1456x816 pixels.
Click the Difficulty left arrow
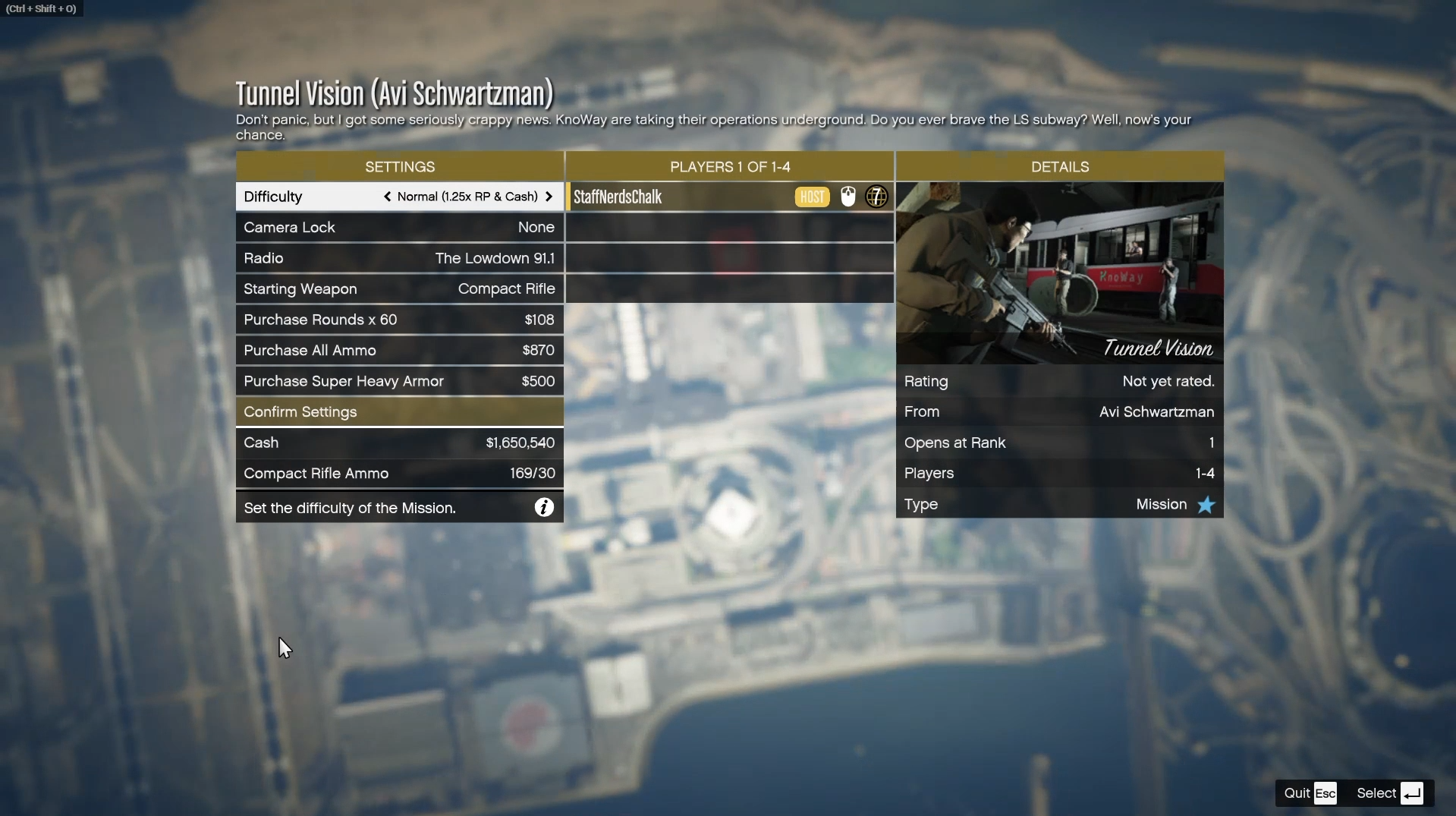pos(388,197)
